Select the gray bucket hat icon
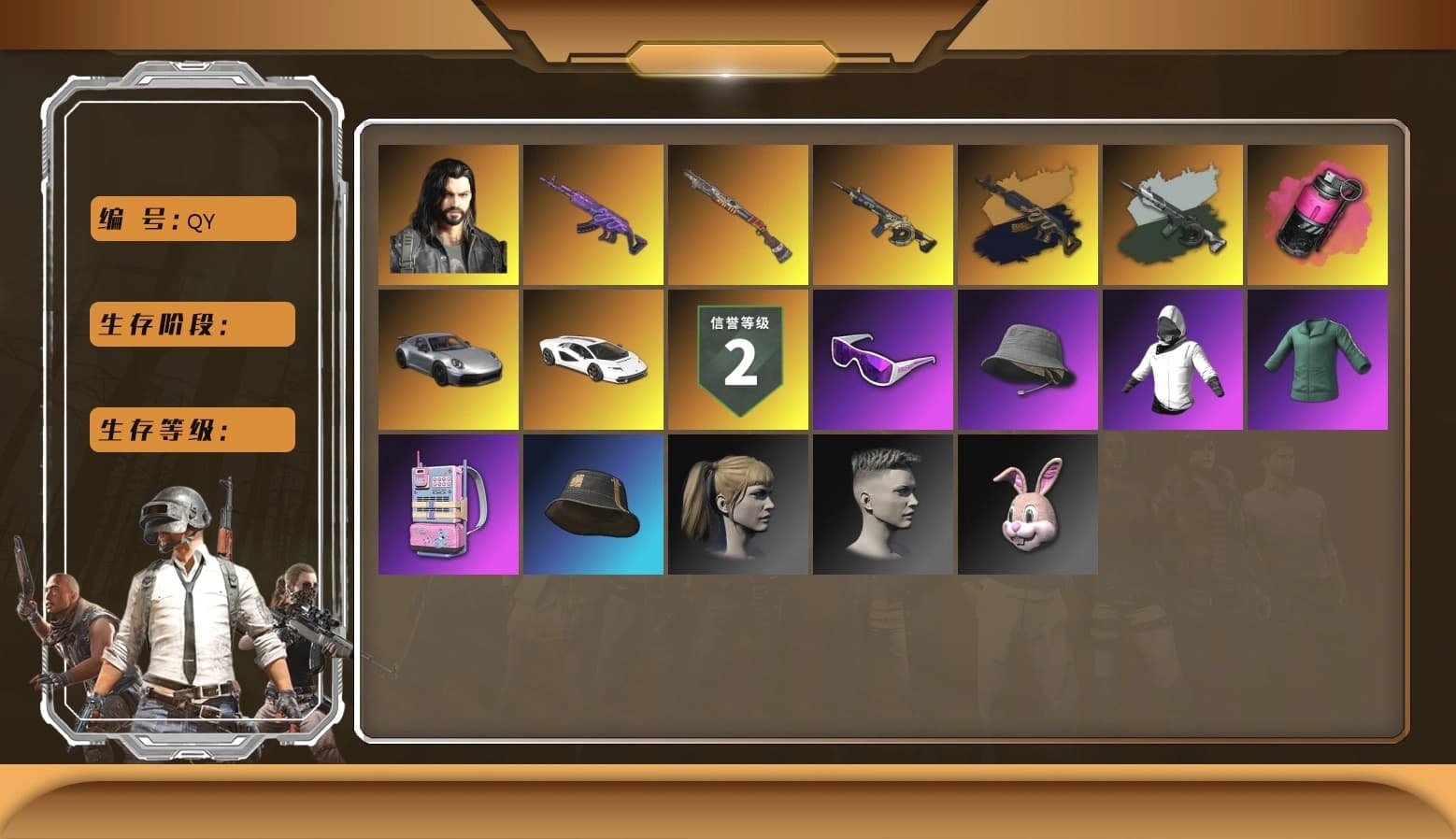The width and height of the screenshot is (1456, 839). click(1028, 360)
